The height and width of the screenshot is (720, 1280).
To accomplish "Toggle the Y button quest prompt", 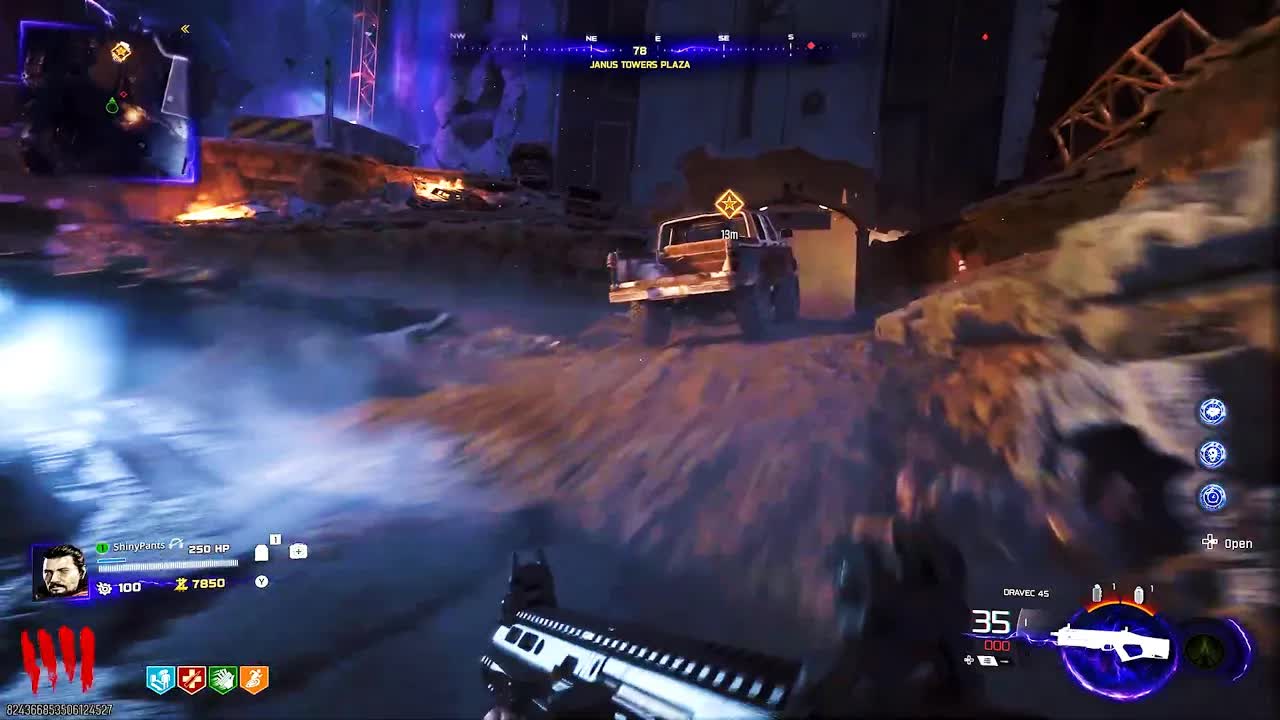I will tap(261, 580).
